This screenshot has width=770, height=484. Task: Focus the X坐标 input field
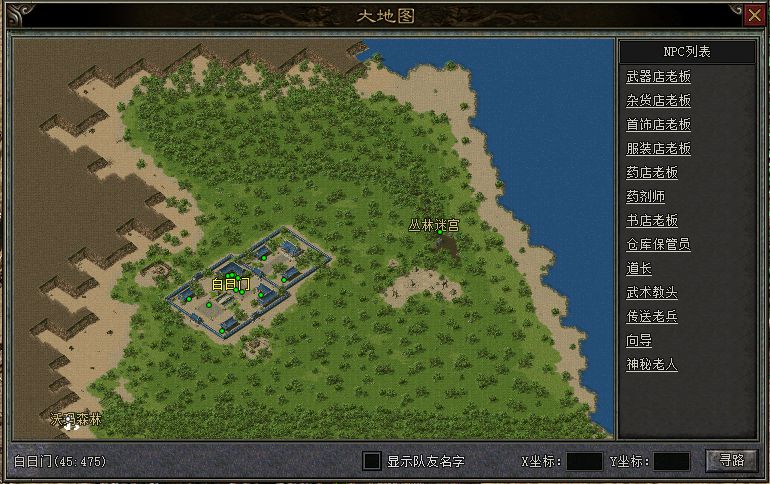(584, 461)
